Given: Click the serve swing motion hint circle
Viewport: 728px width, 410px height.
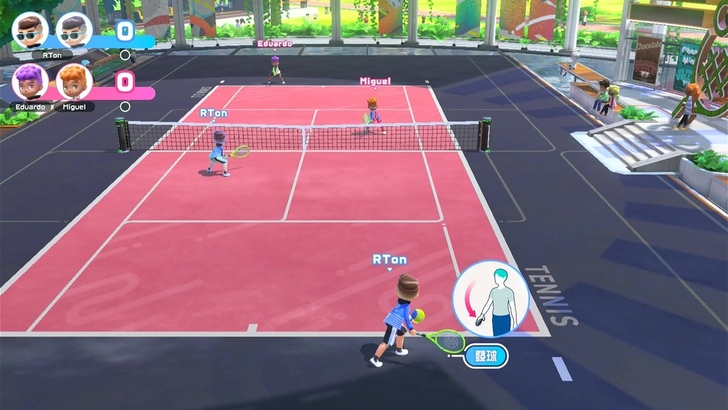Looking at the screenshot, I should pos(489,299).
